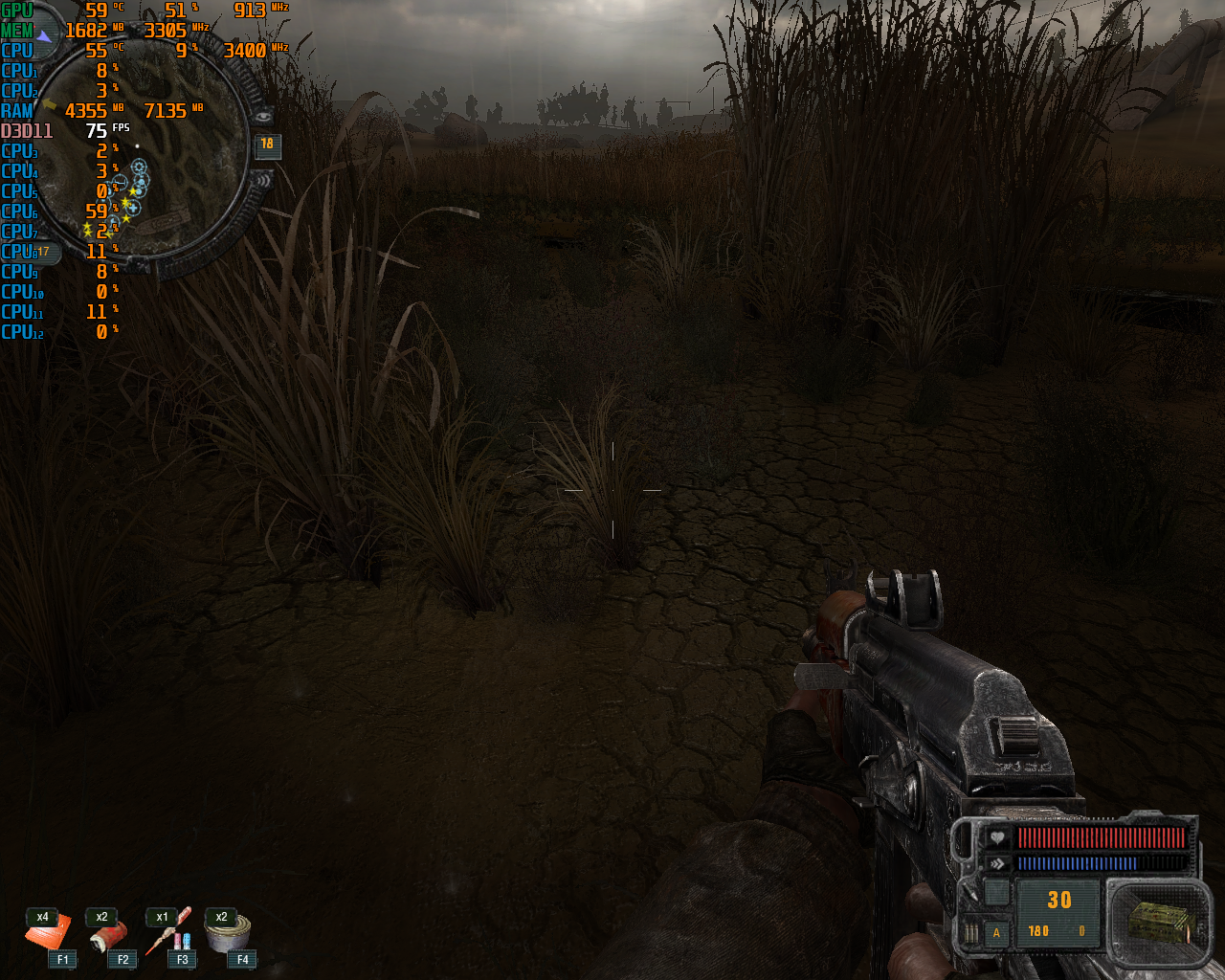Click the red health bar on the HUD
Screen dimensions: 1225x980
click(x=1101, y=835)
